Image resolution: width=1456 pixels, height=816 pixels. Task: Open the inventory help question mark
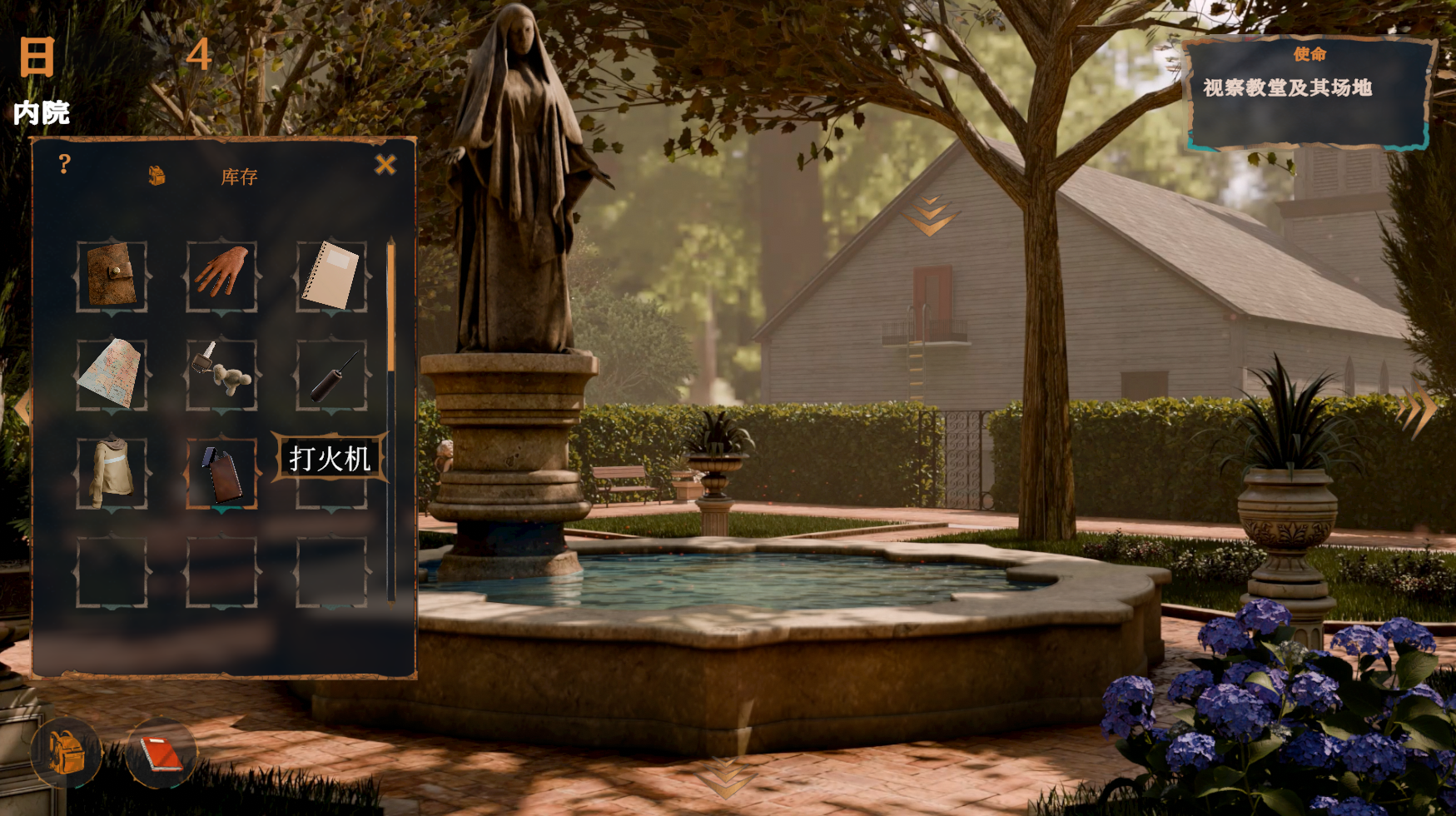coord(64,164)
